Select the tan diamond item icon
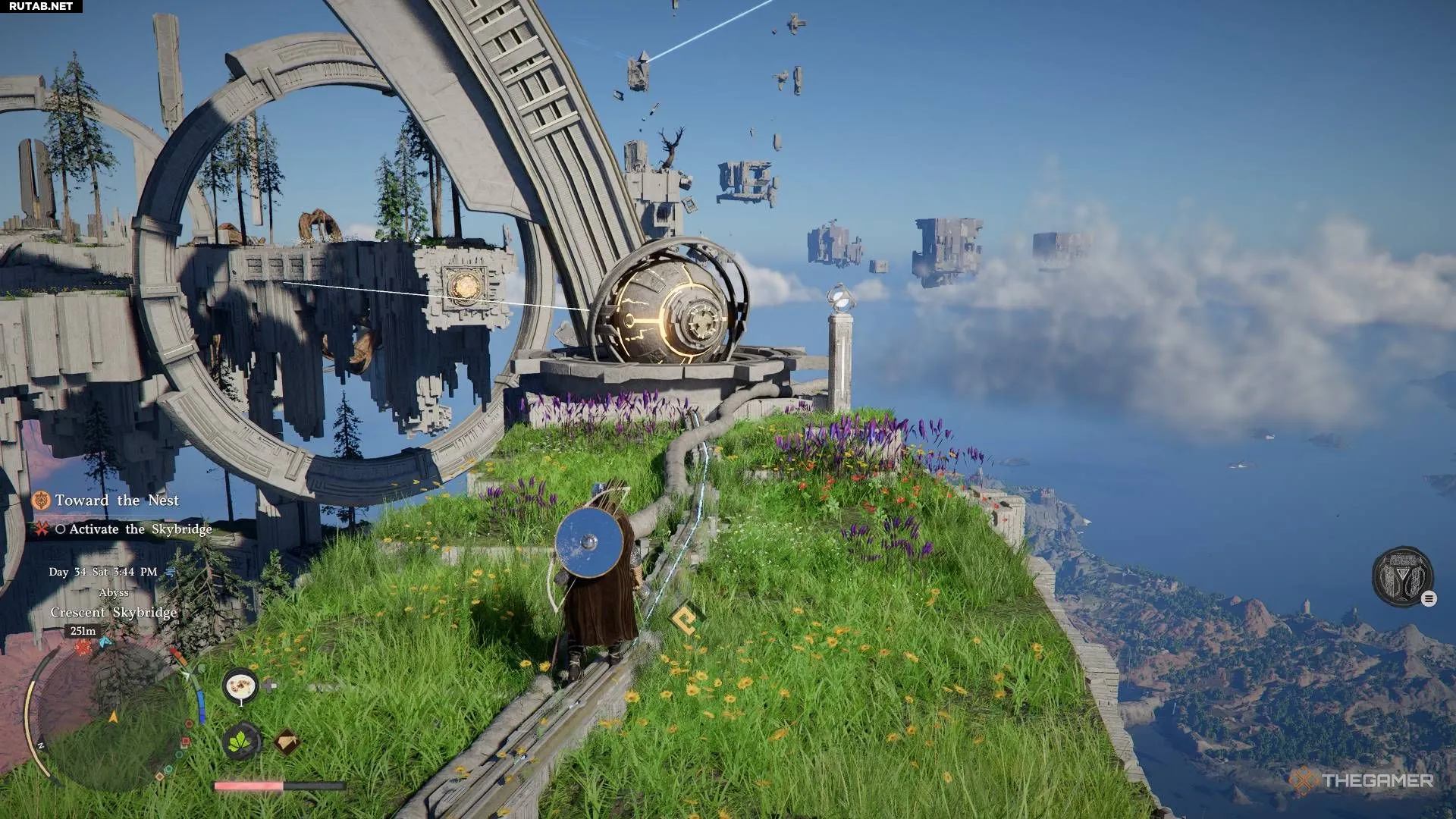1456x819 pixels. (286, 742)
